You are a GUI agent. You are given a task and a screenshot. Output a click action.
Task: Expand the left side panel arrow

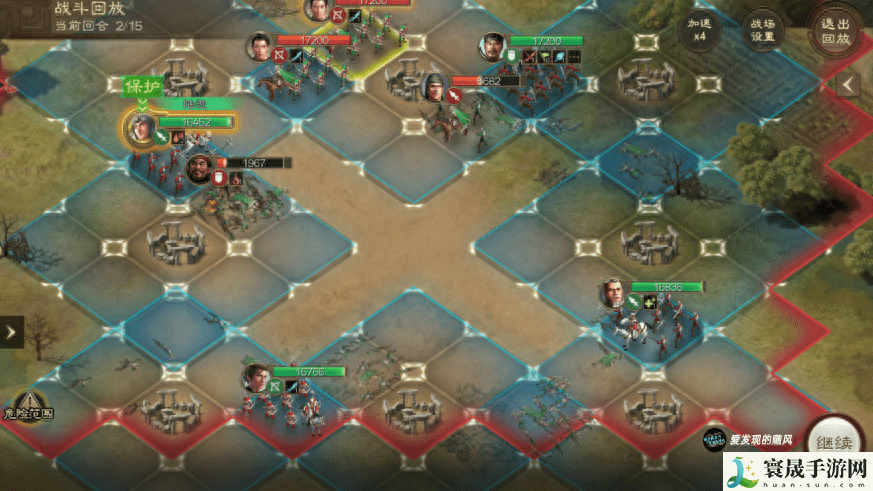coord(11,333)
